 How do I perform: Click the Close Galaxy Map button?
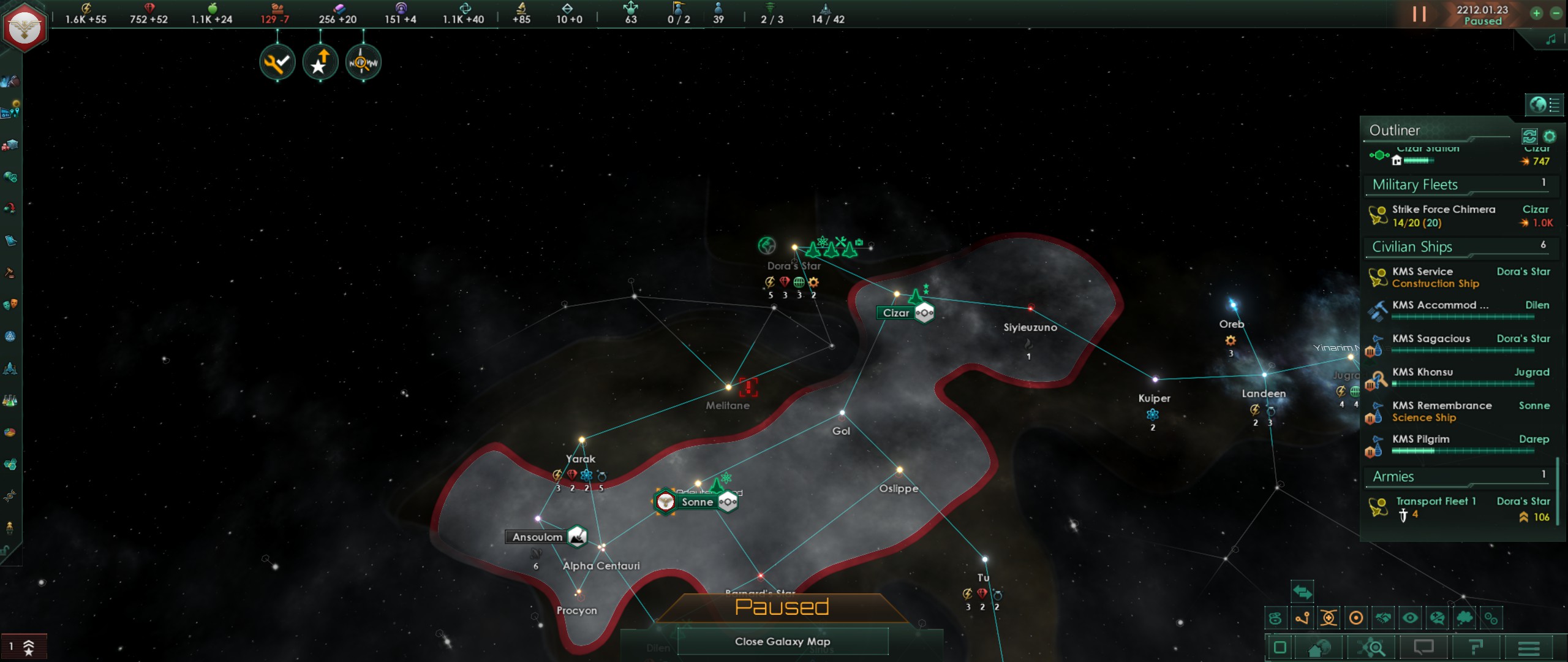(x=784, y=642)
